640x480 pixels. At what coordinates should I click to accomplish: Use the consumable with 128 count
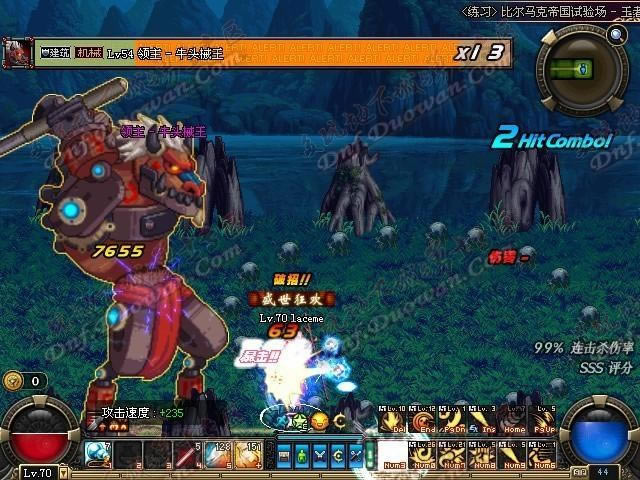(x=217, y=455)
